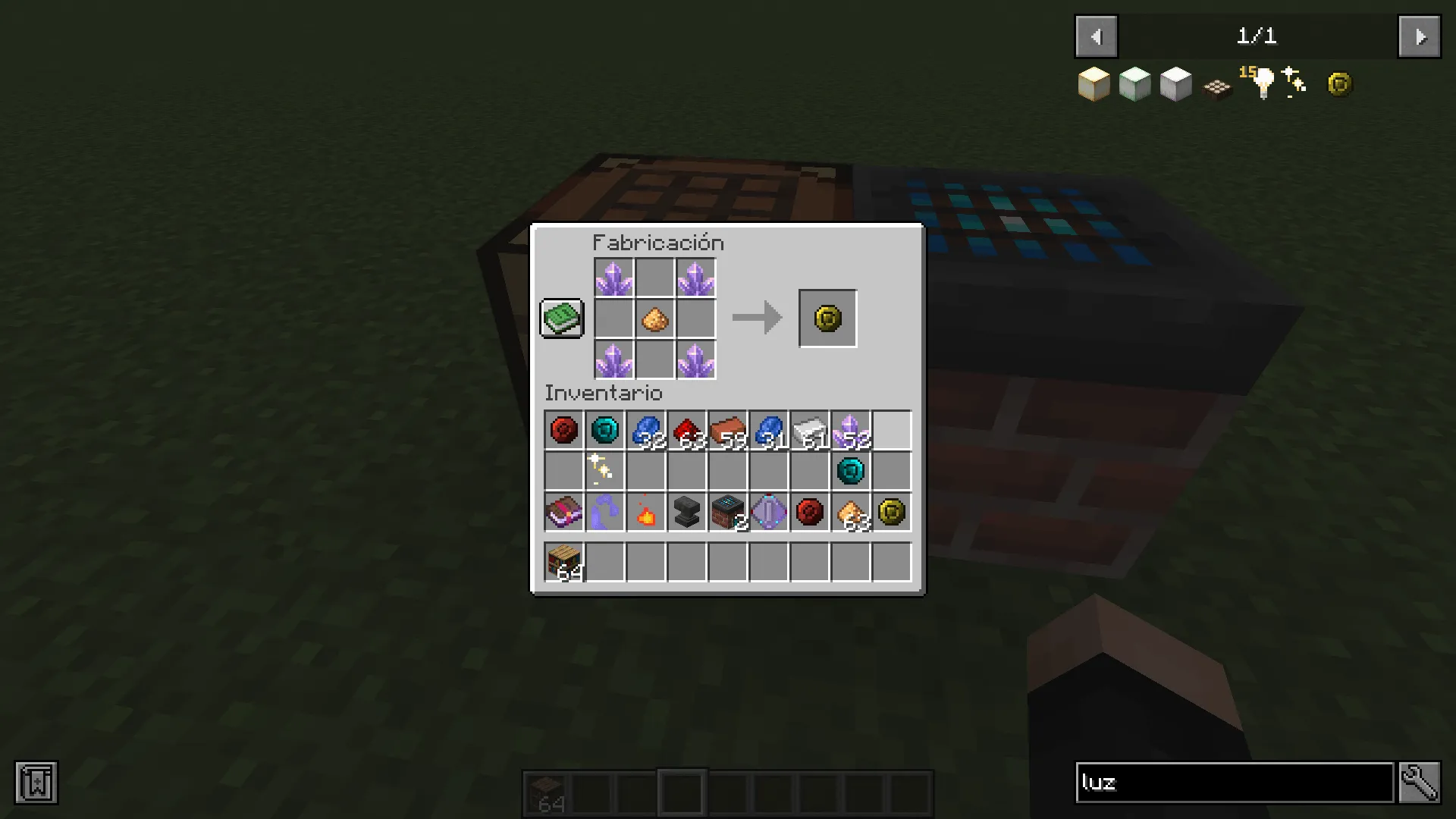
Task: Select the light block showing level 15
Action: tap(1259, 83)
